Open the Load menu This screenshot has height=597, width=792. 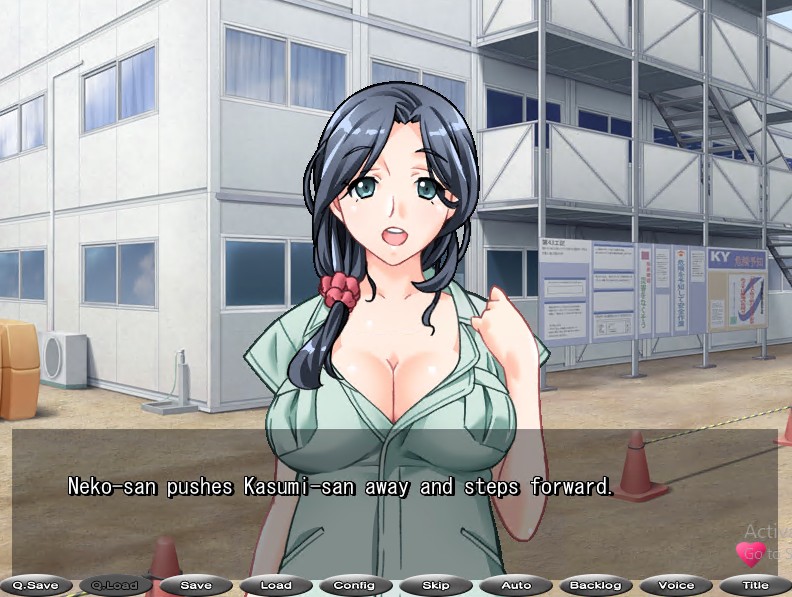click(x=276, y=585)
